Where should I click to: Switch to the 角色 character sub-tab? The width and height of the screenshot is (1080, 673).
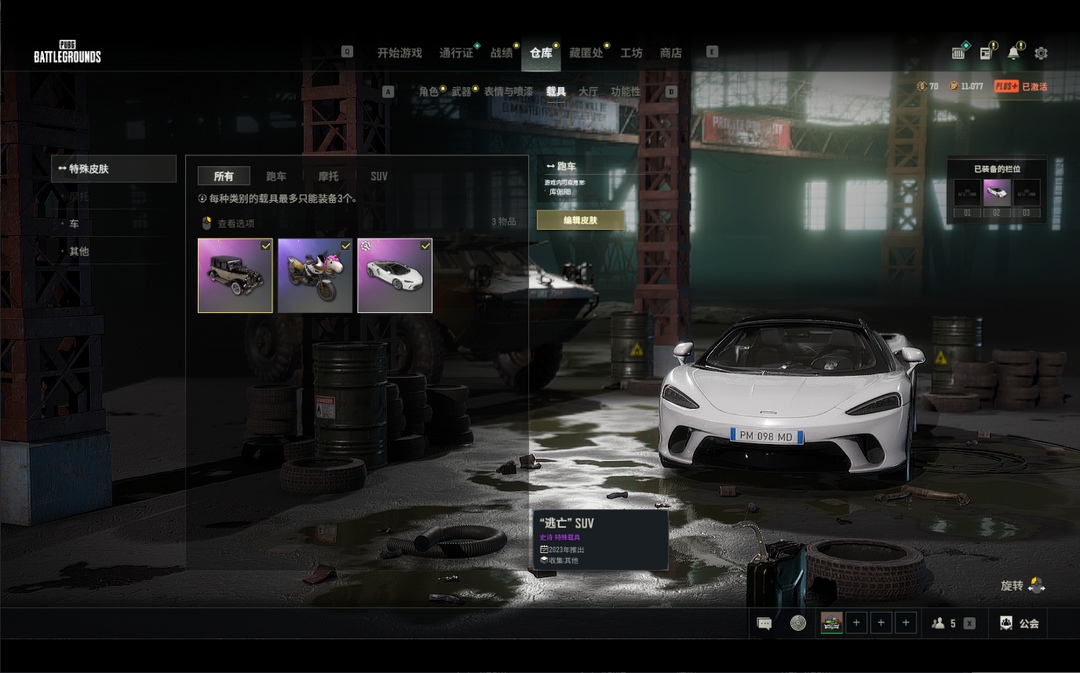[x=429, y=92]
